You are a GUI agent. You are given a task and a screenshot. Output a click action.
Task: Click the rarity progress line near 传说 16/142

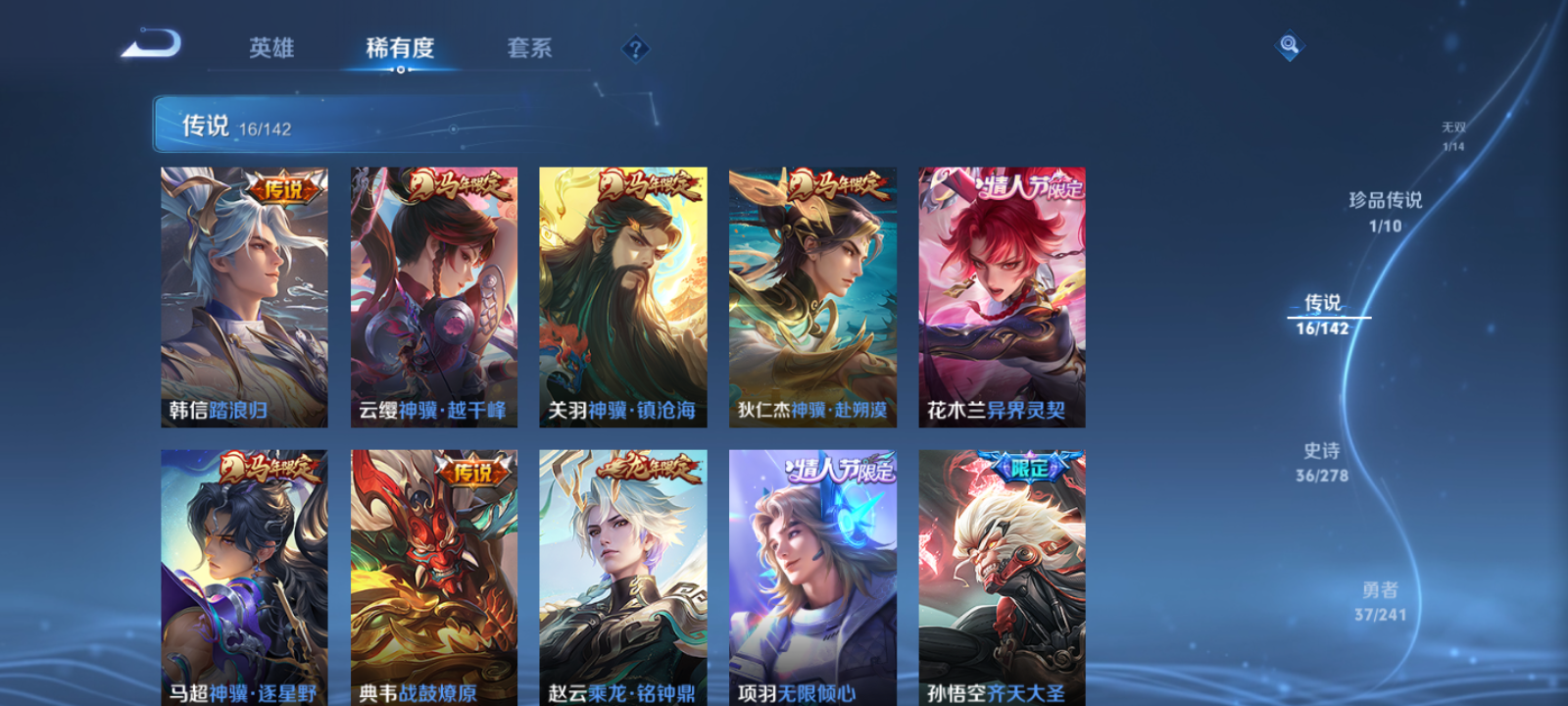[1328, 320]
